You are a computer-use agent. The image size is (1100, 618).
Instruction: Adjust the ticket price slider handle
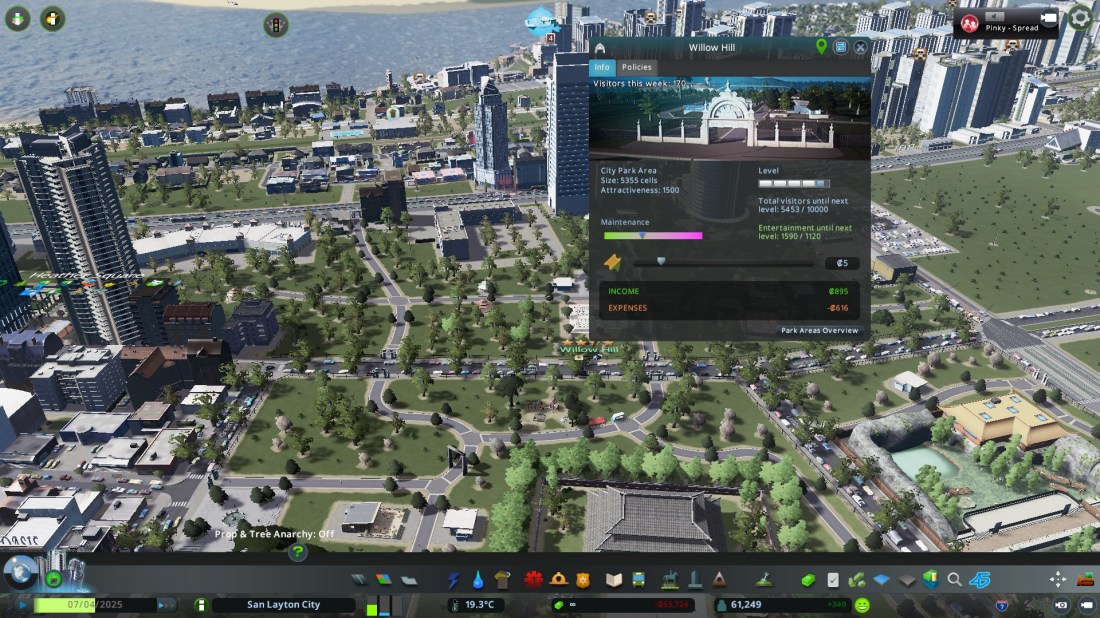click(x=662, y=261)
